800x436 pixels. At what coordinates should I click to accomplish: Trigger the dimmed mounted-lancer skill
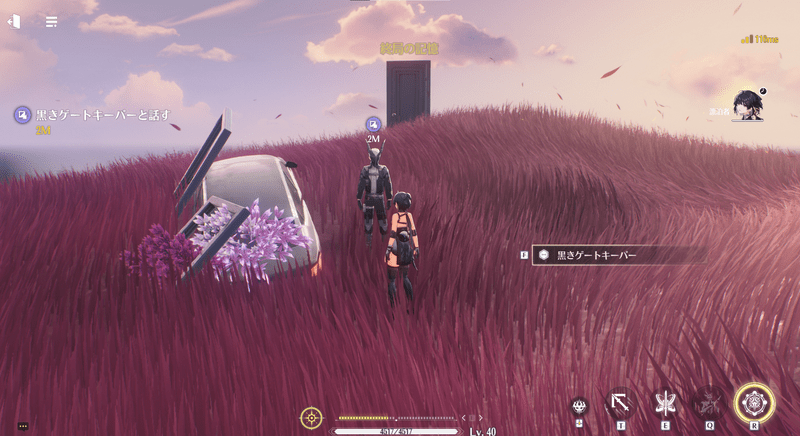(x=709, y=404)
